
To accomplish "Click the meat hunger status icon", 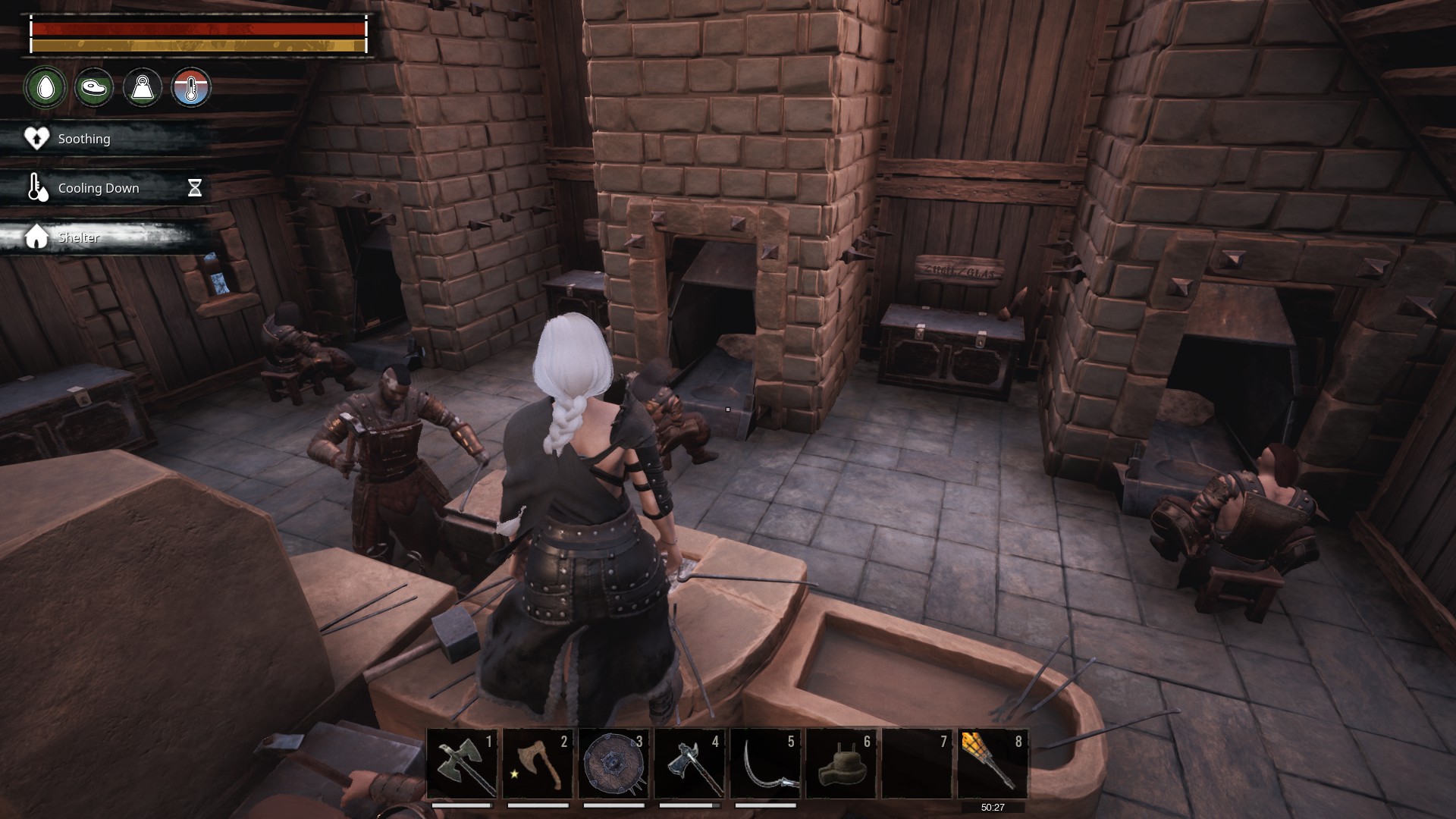I will pos(94,87).
